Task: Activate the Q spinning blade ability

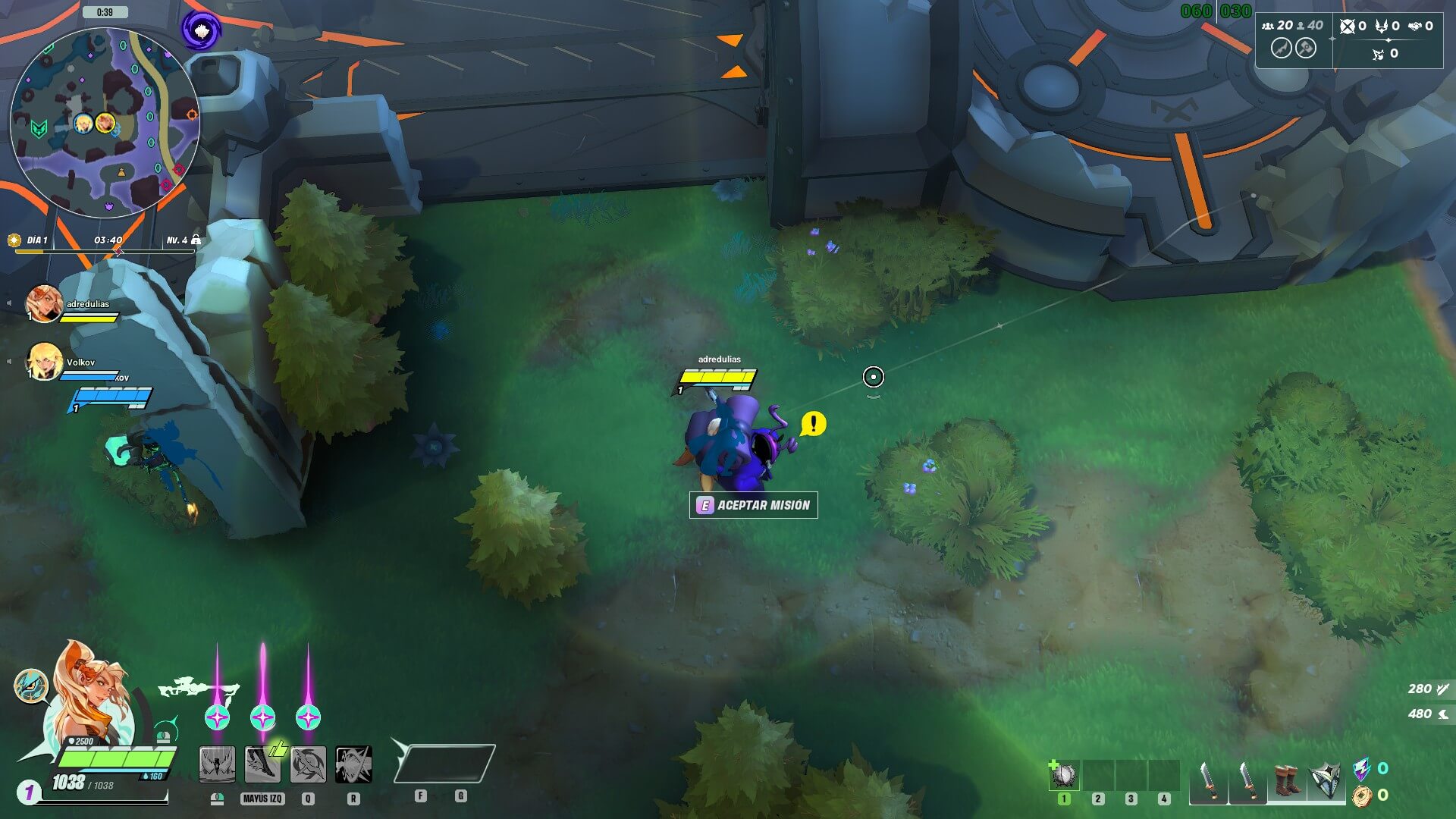Action: coord(308,764)
